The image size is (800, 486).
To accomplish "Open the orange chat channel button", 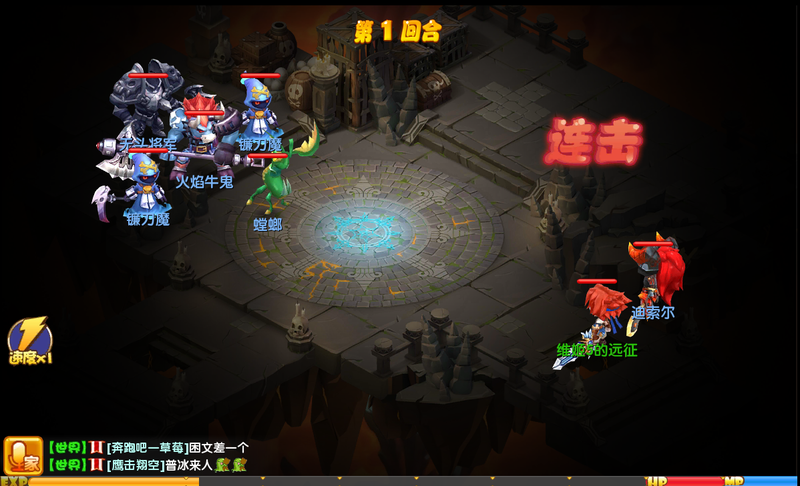I will coord(22,455).
